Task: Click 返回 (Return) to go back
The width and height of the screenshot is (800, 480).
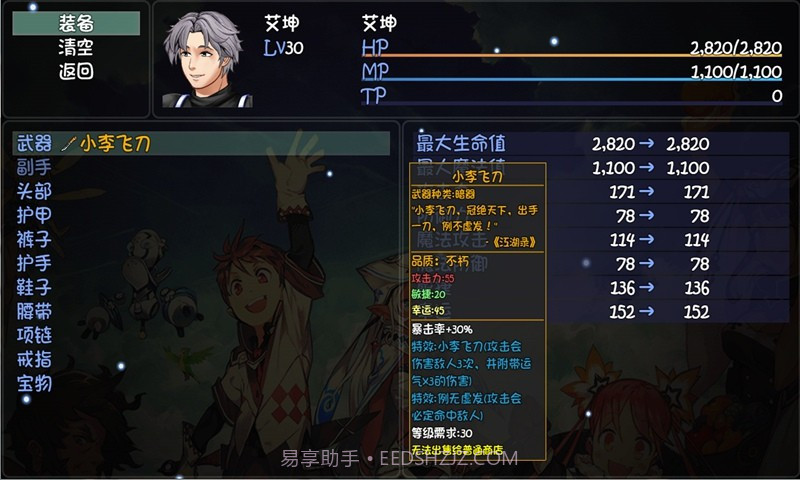Action: point(76,71)
